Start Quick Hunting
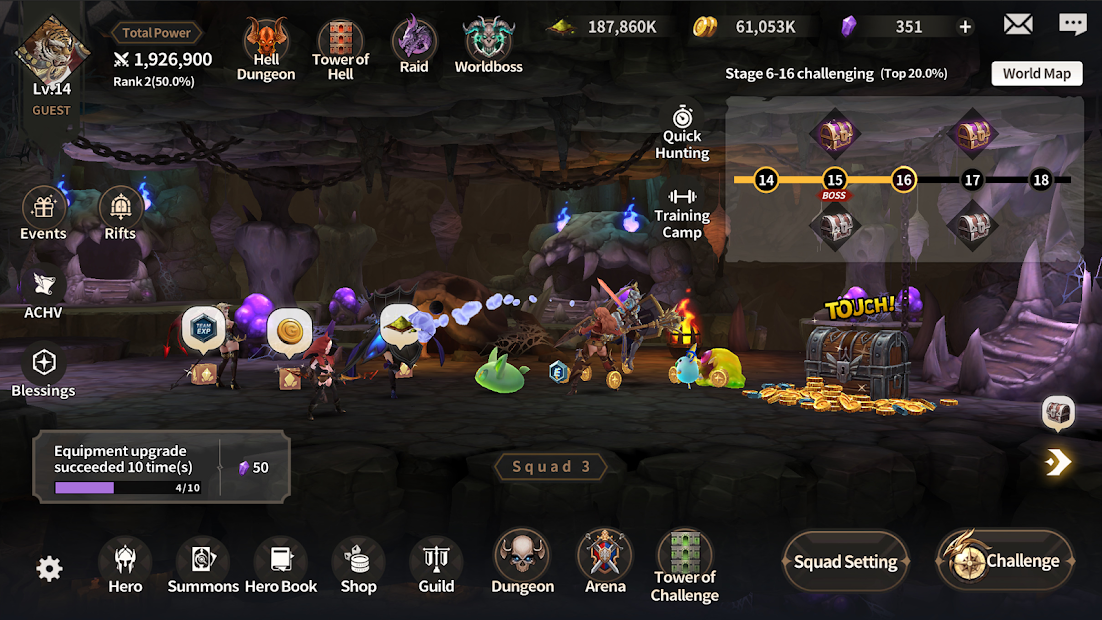This screenshot has width=1102, height=620. (682, 131)
